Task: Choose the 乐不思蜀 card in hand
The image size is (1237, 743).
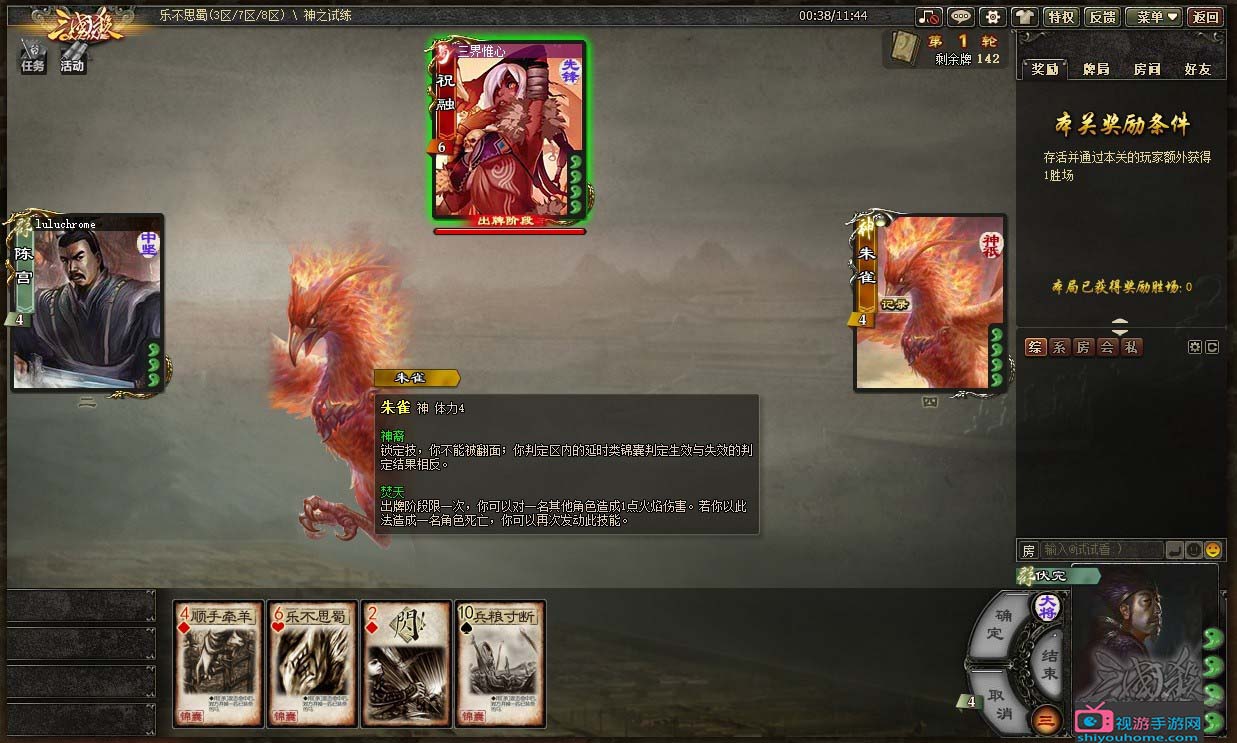Action: click(x=313, y=663)
